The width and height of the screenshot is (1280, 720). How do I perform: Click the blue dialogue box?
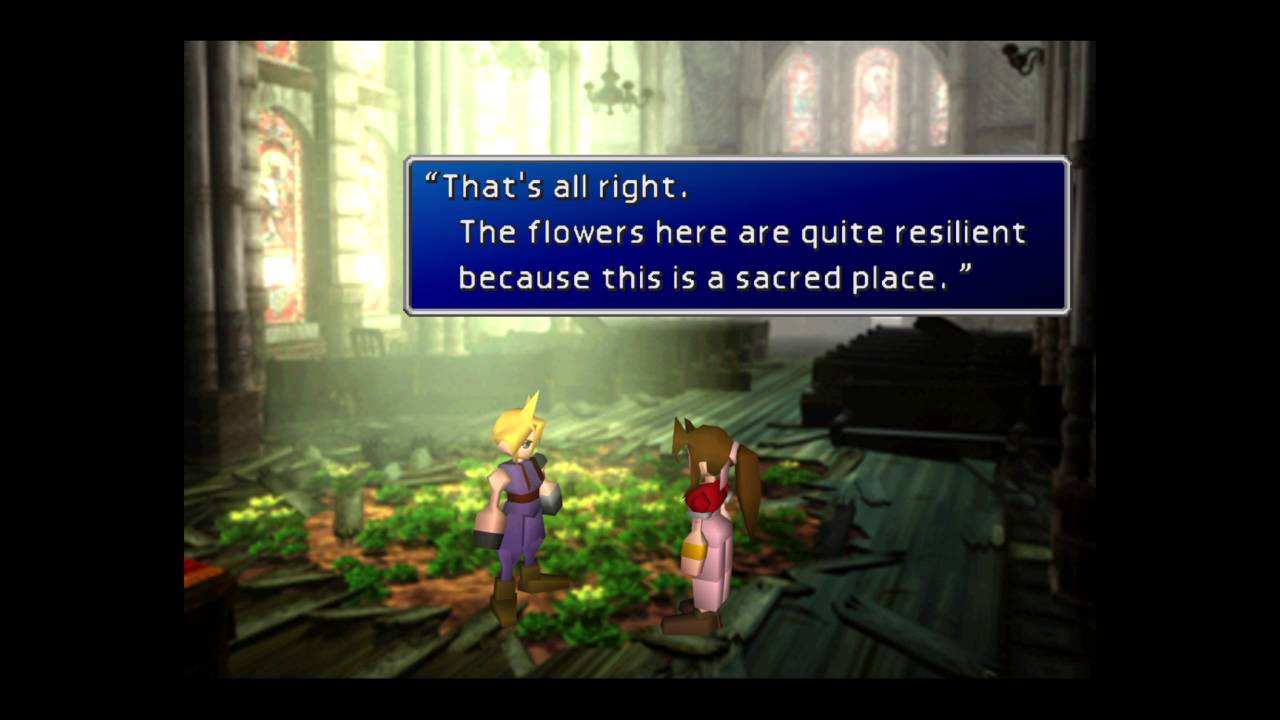tap(735, 230)
